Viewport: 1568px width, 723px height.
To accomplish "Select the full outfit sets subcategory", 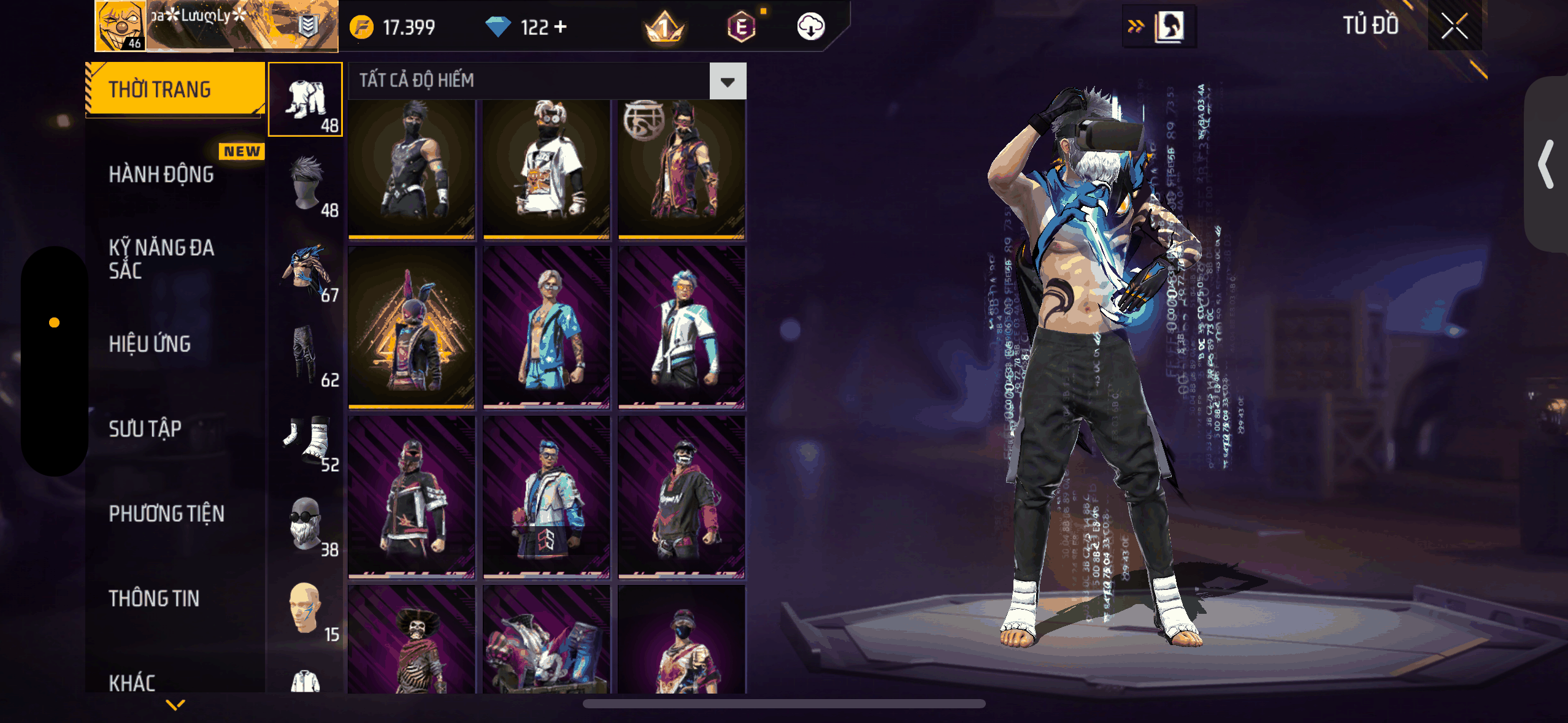I will tap(306, 99).
